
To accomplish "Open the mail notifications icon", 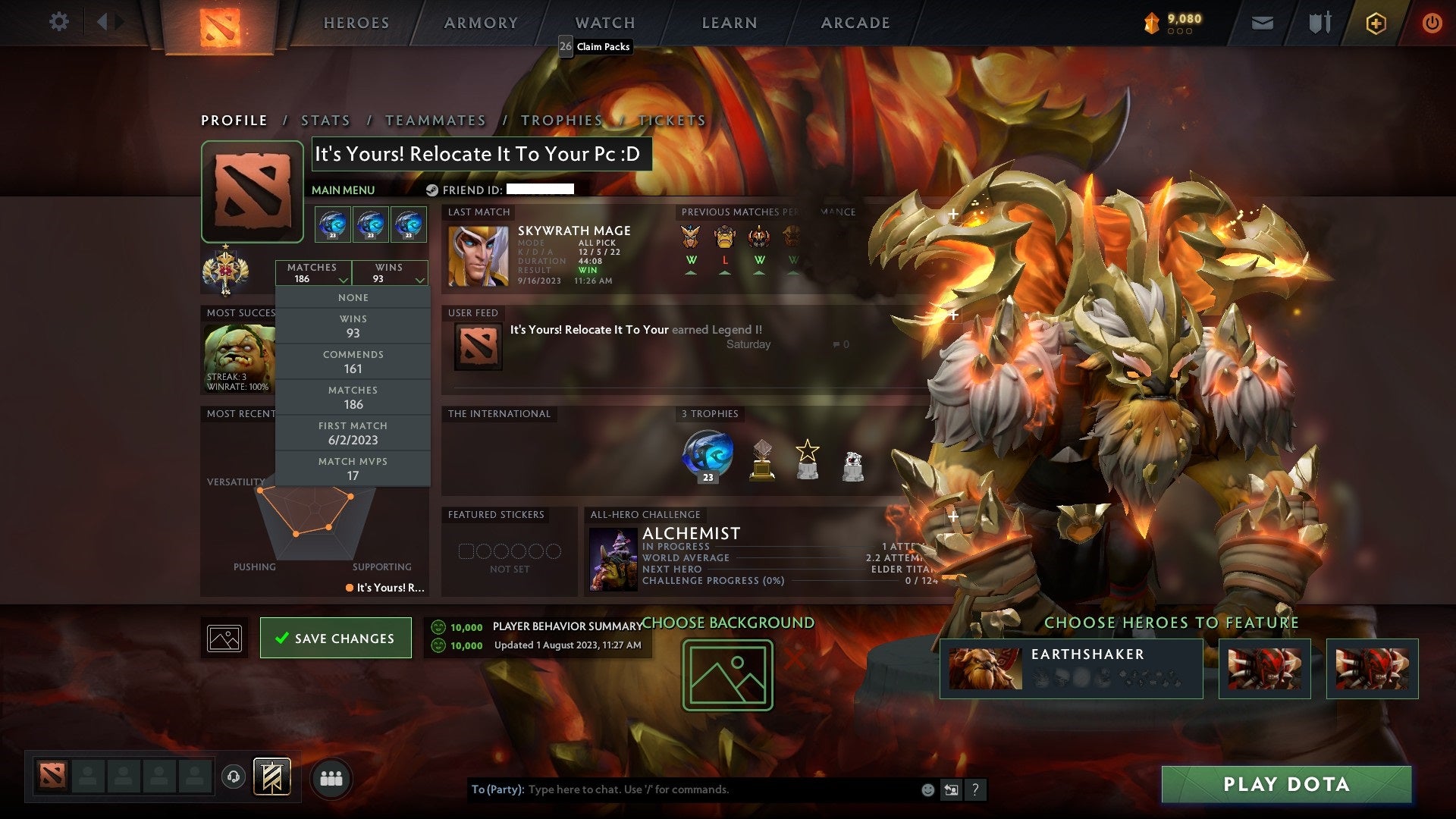I will [1263, 23].
